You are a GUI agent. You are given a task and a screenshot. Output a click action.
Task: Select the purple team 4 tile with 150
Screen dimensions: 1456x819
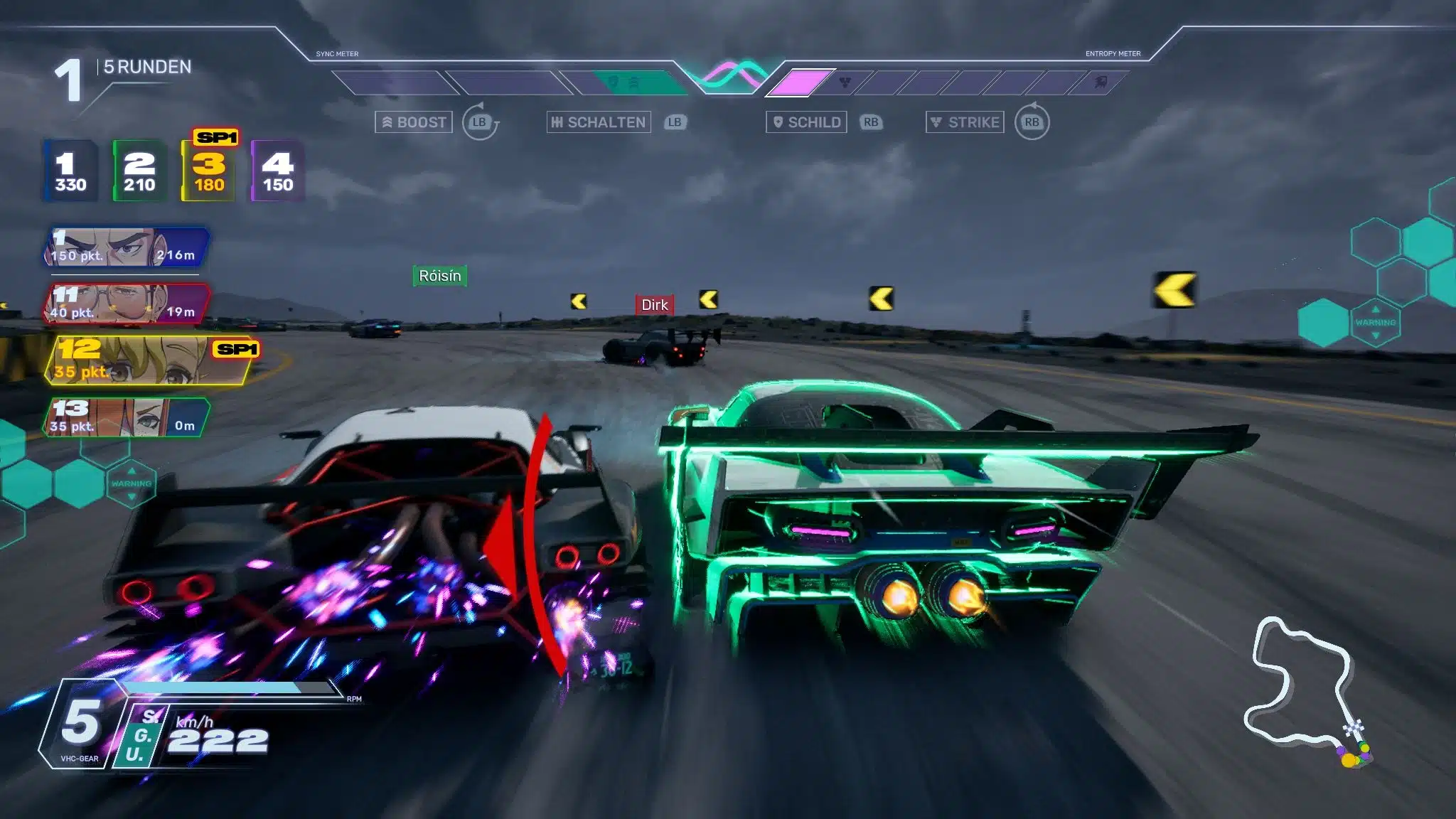(x=278, y=171)
